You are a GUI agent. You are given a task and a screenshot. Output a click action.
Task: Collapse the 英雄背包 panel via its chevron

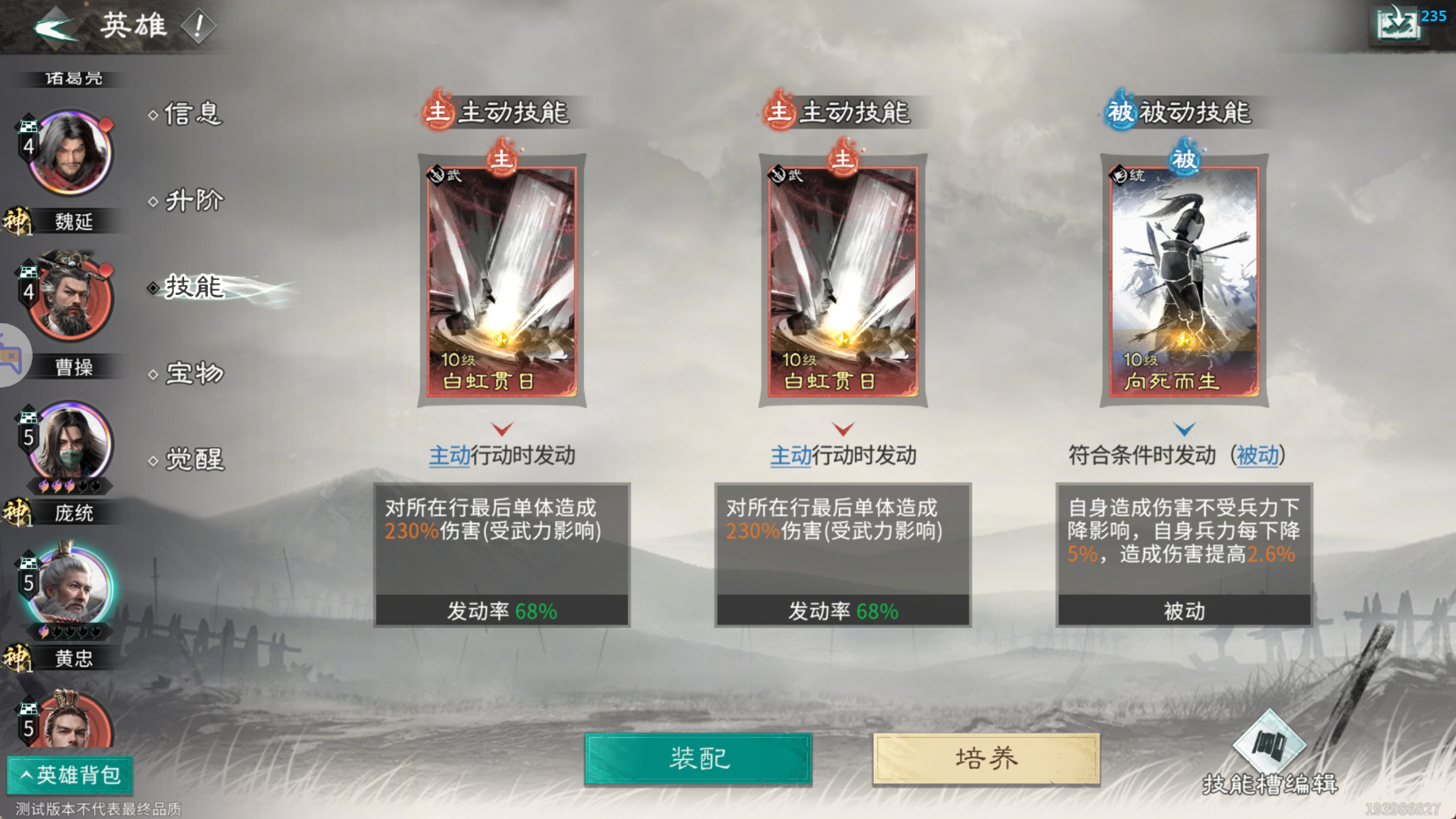pyautogui.click(x=26, y=775)
